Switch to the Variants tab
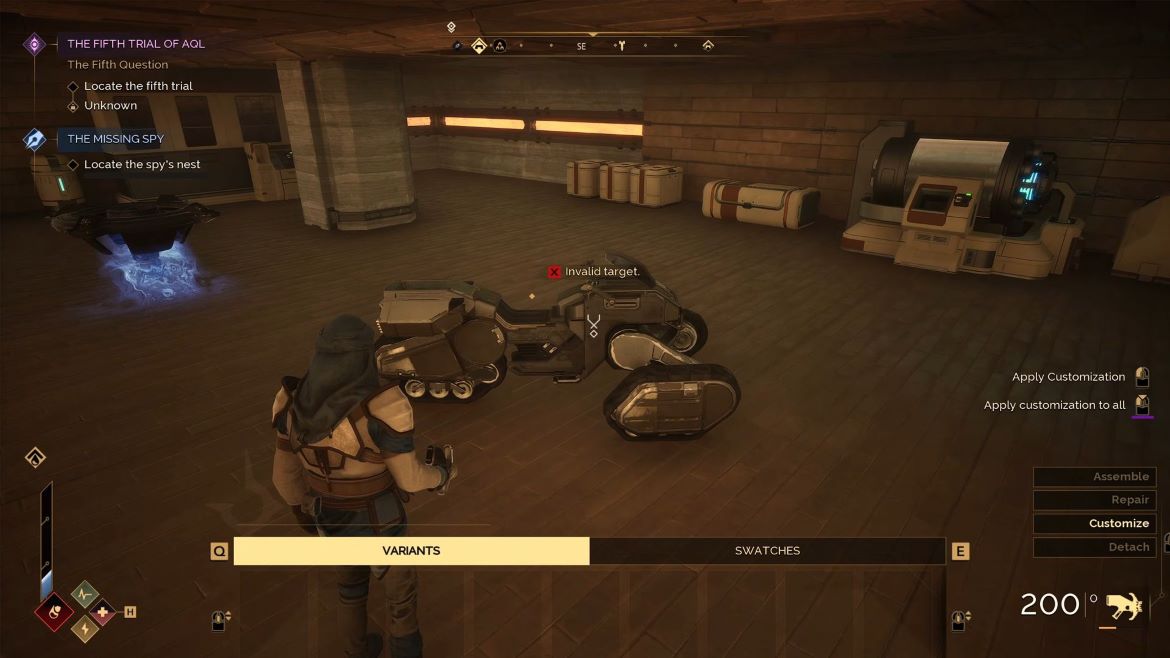 (x=411, y=551)
